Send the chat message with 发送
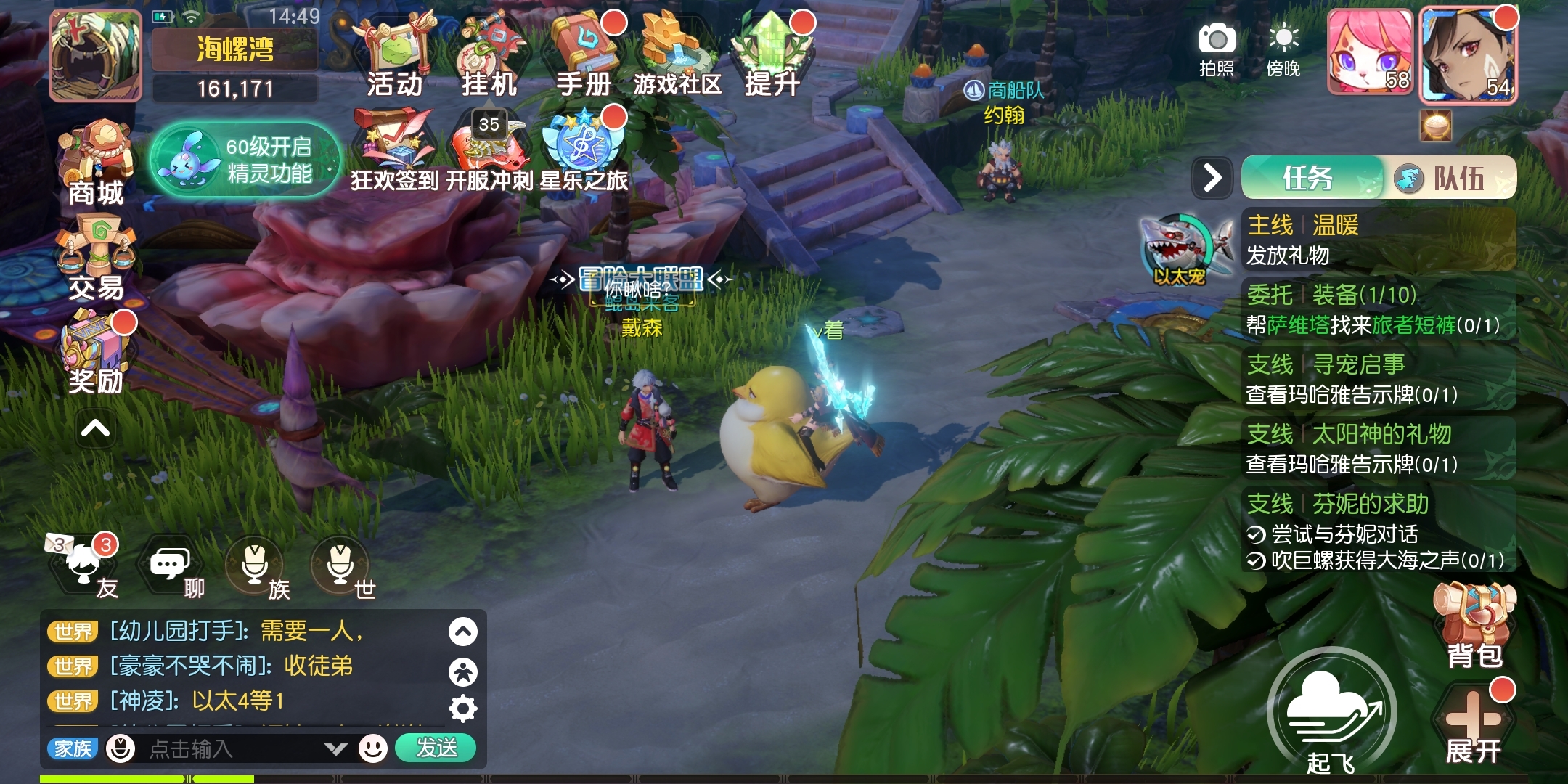Image resolution: width=1568 pixels, height=784 pixels. 436,748
